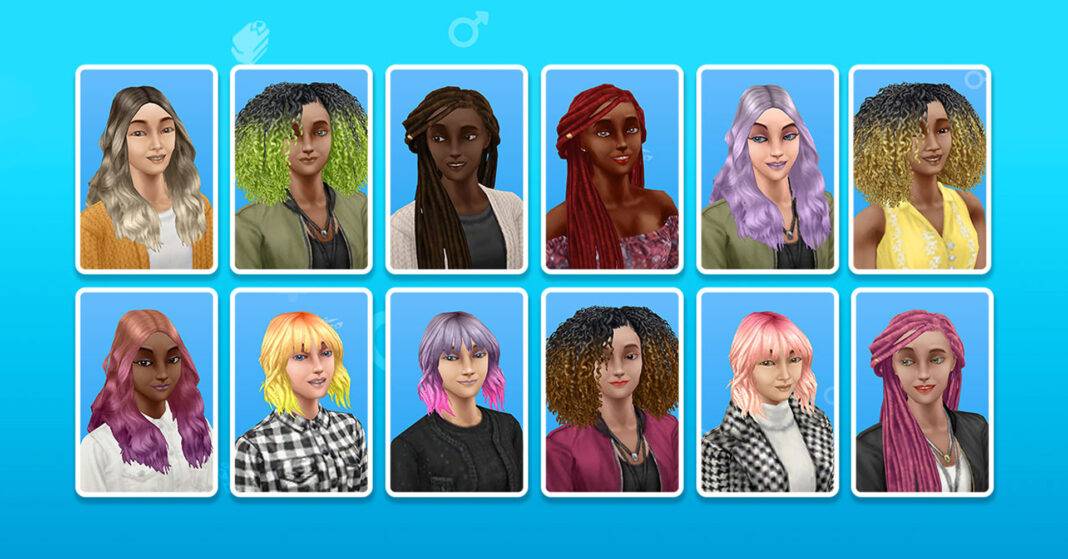Select the purple-to-pink bob hair card
Screen dimensions: 1068x559
click(x=456, y=392)
